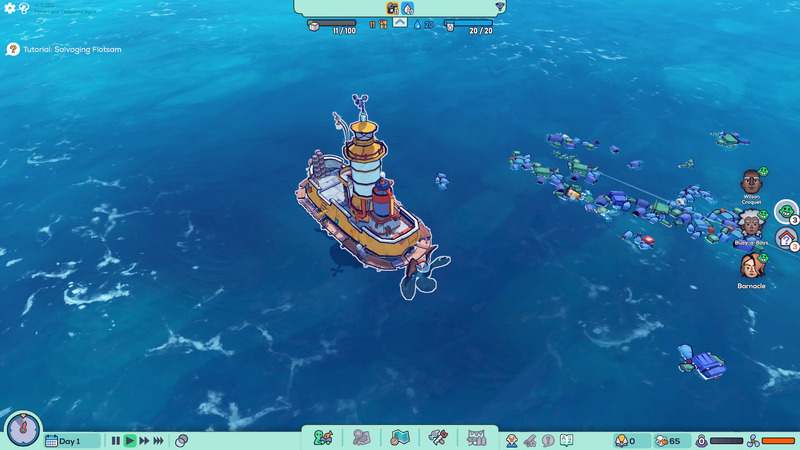Select Wilson Croquet's portrait
Image resolution: width=800 pixels, height=450 pixels.
click(x=752, y=182)
